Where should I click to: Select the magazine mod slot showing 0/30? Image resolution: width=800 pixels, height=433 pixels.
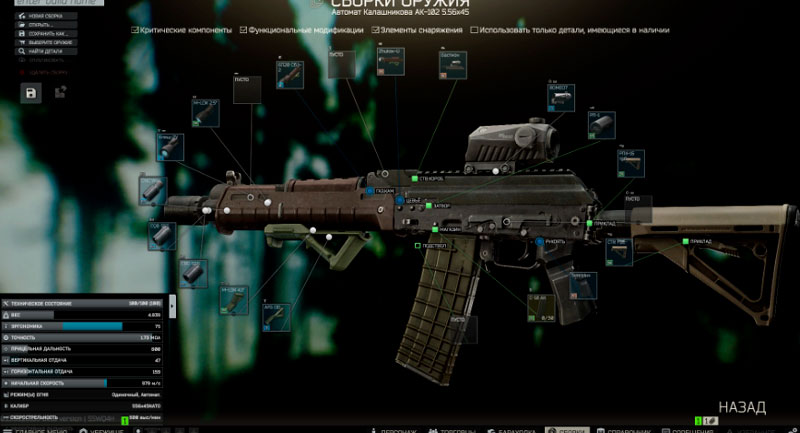tap(540, 307)
